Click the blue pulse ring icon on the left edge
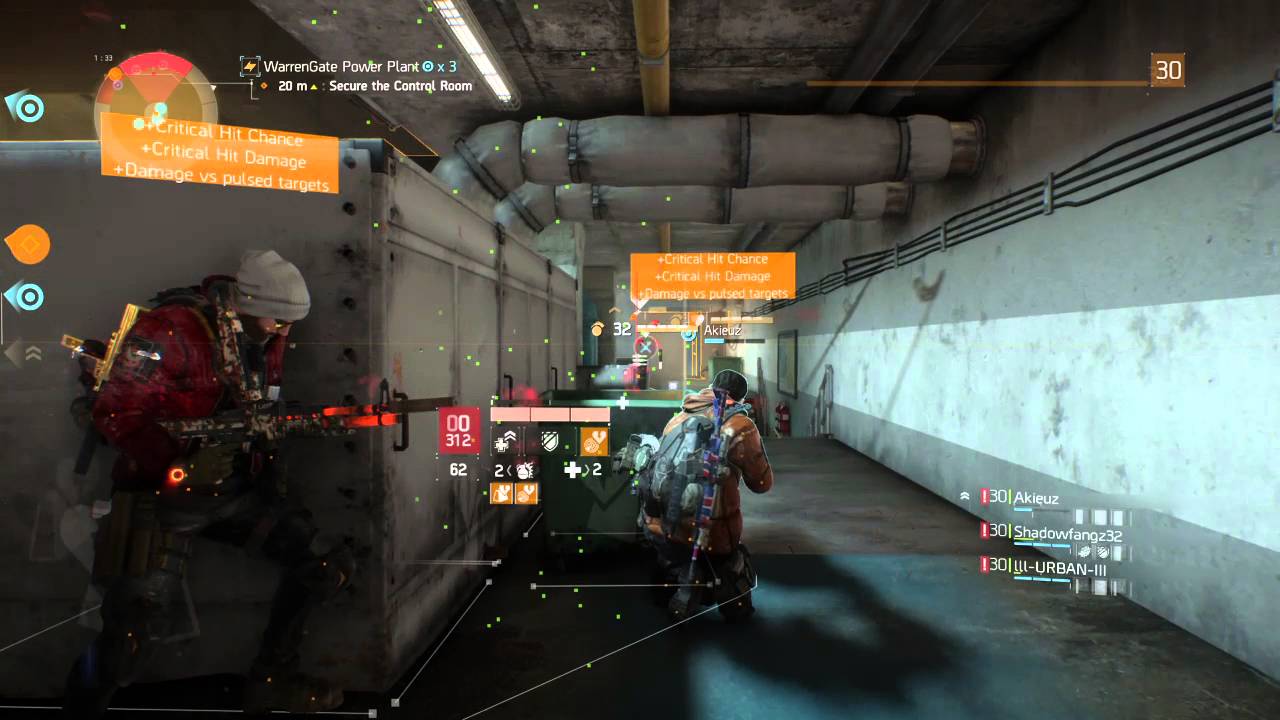Viewport: 1280px width, 720px height. [28, 106]
